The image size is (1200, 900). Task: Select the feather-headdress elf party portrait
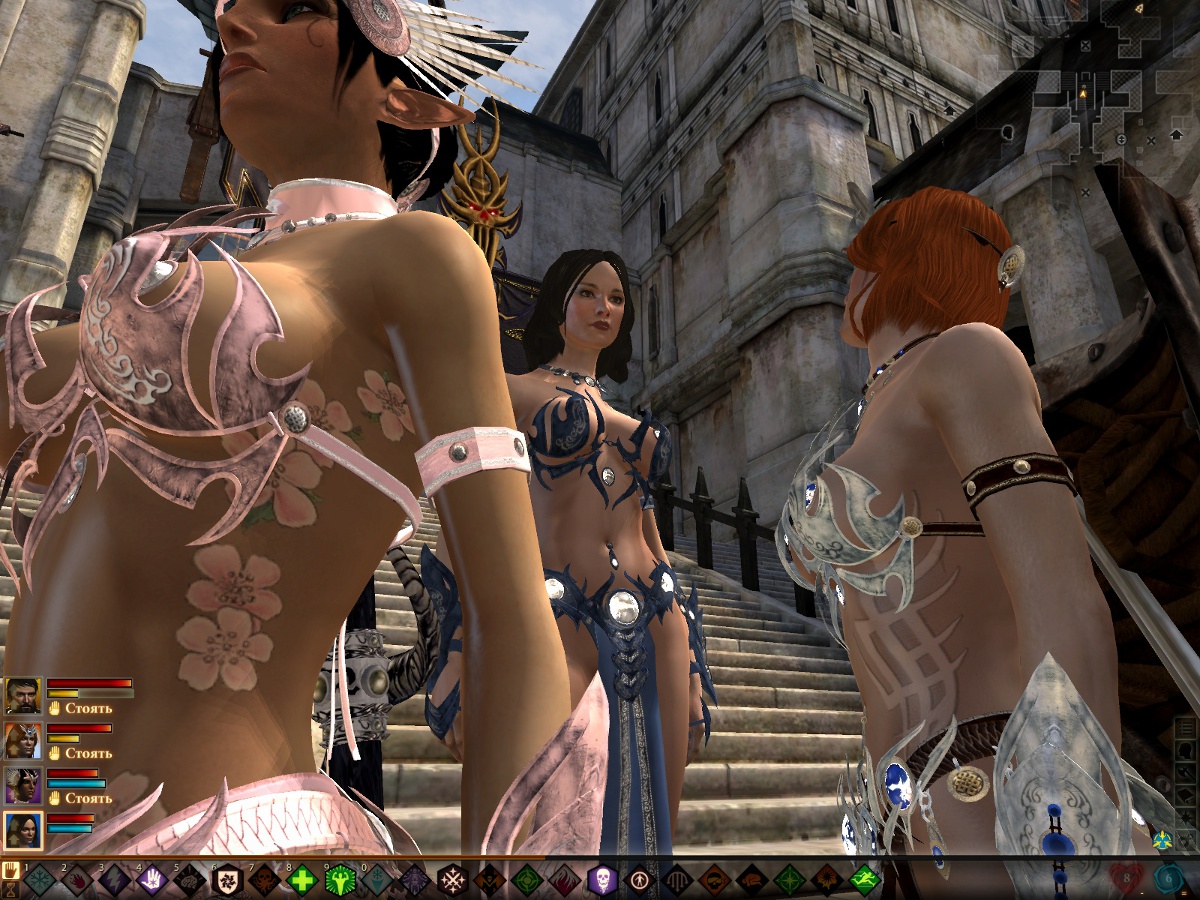pos(22,785)
